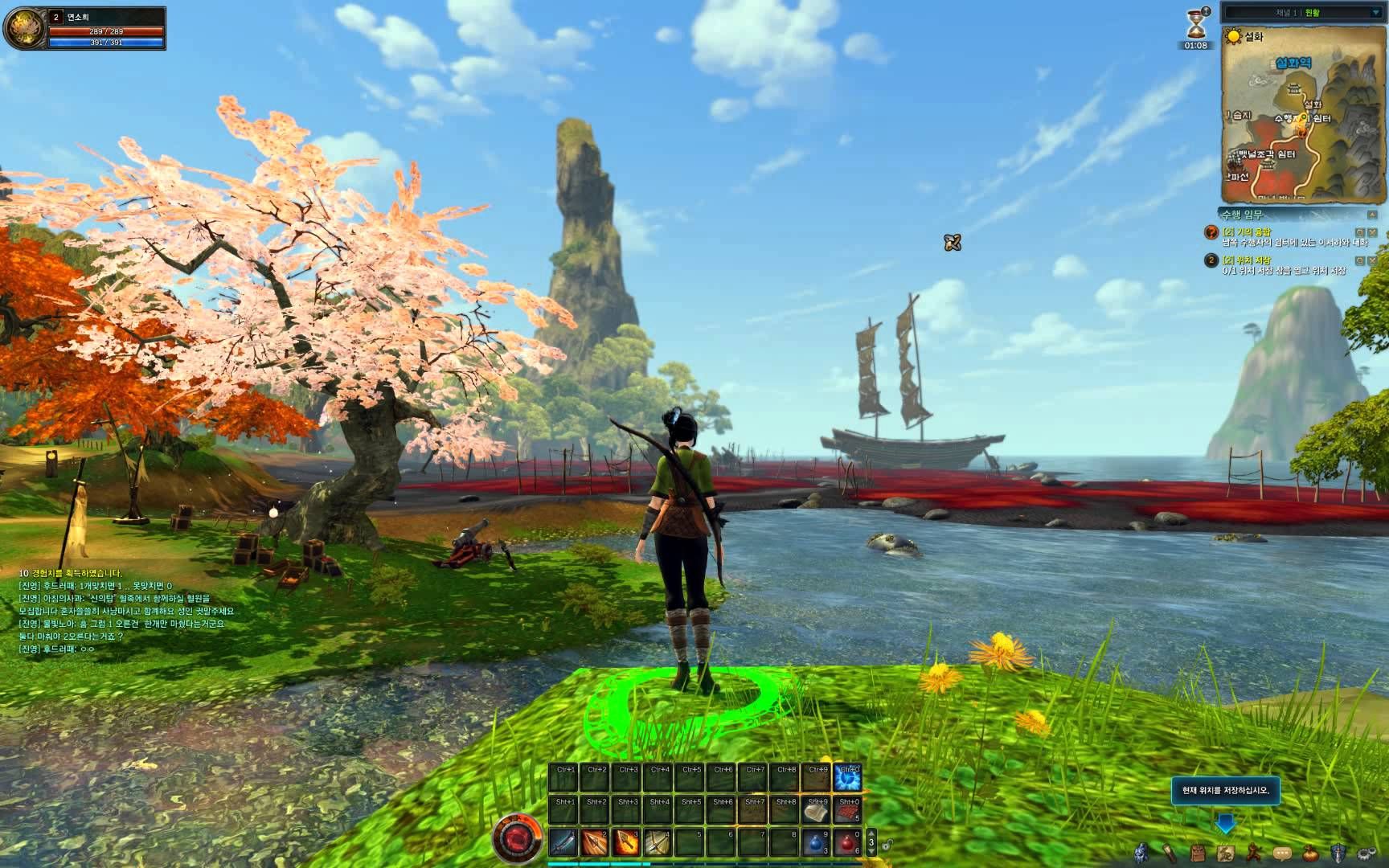
Task: Use the paper scroll item in Sht+9 slot
Action: (816, 810)
